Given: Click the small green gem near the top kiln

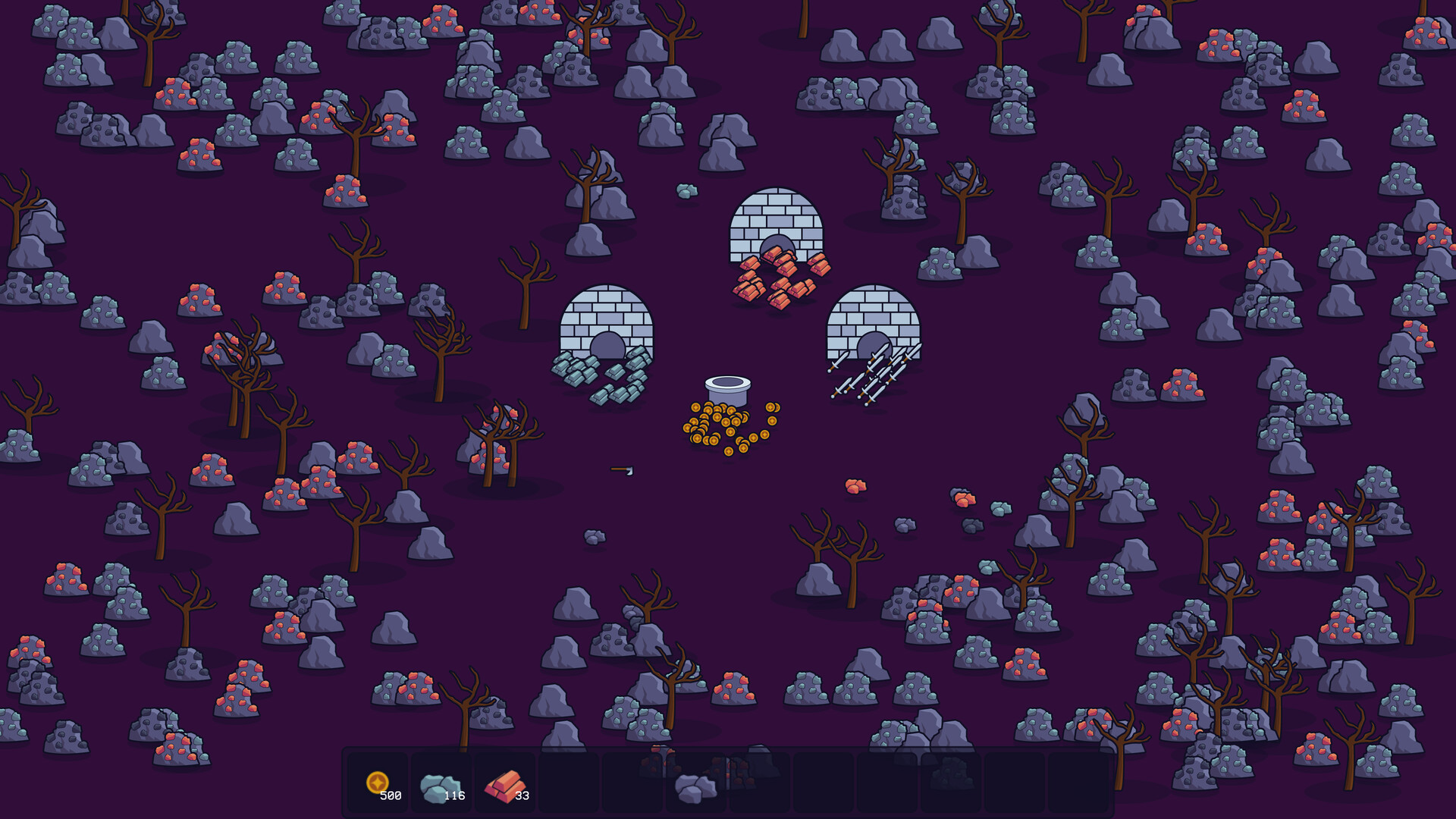Looking at the screenshot, I should (687, 191).
